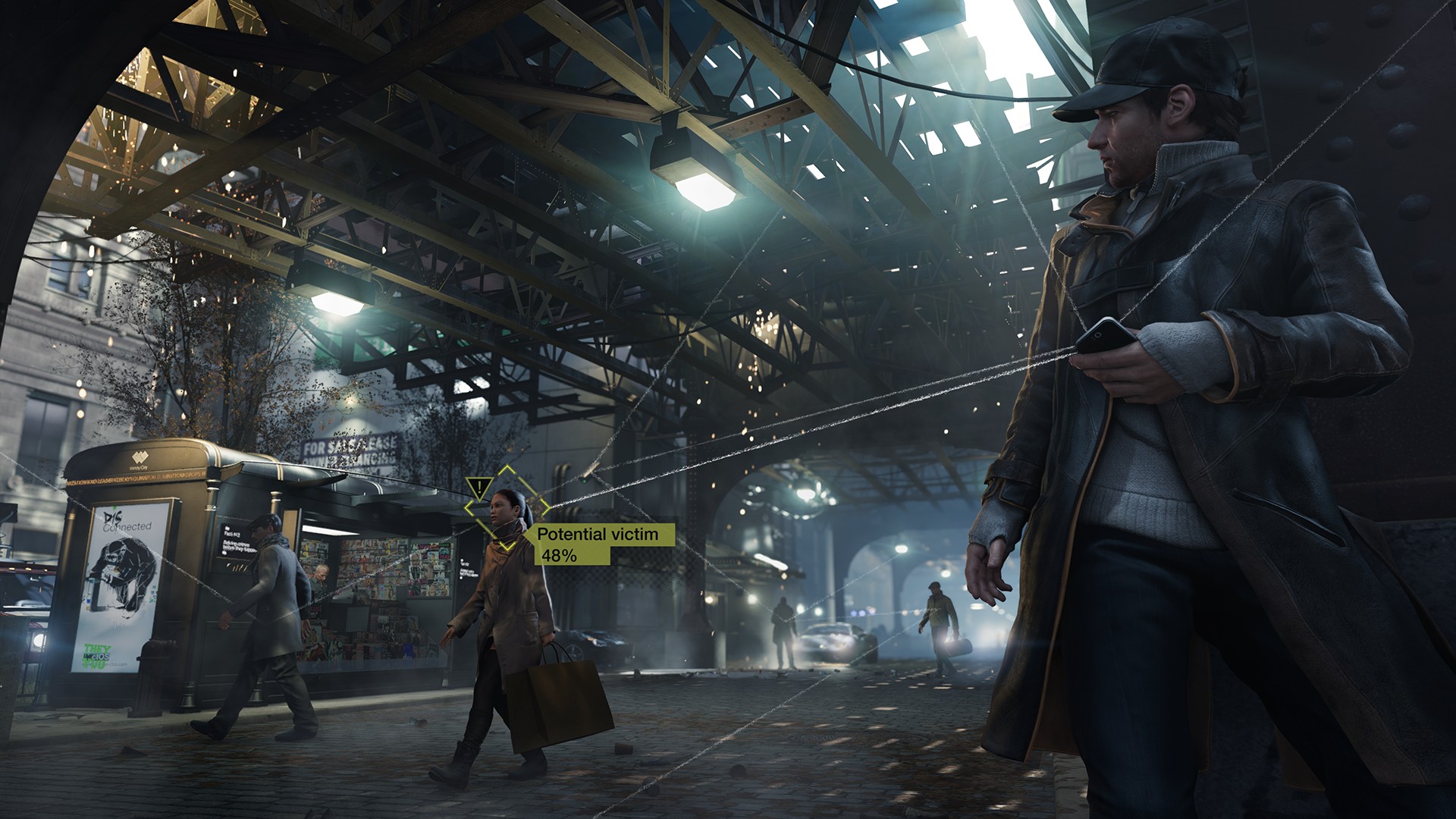Open the Potential victim profile label

tap(596, 535)
